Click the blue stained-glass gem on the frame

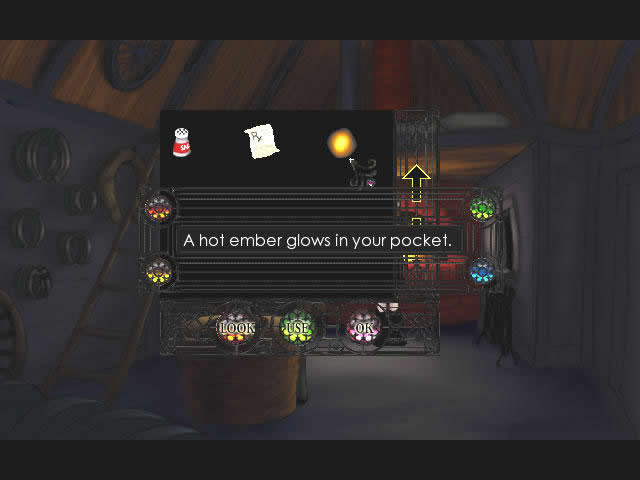[x=483, y=270]
